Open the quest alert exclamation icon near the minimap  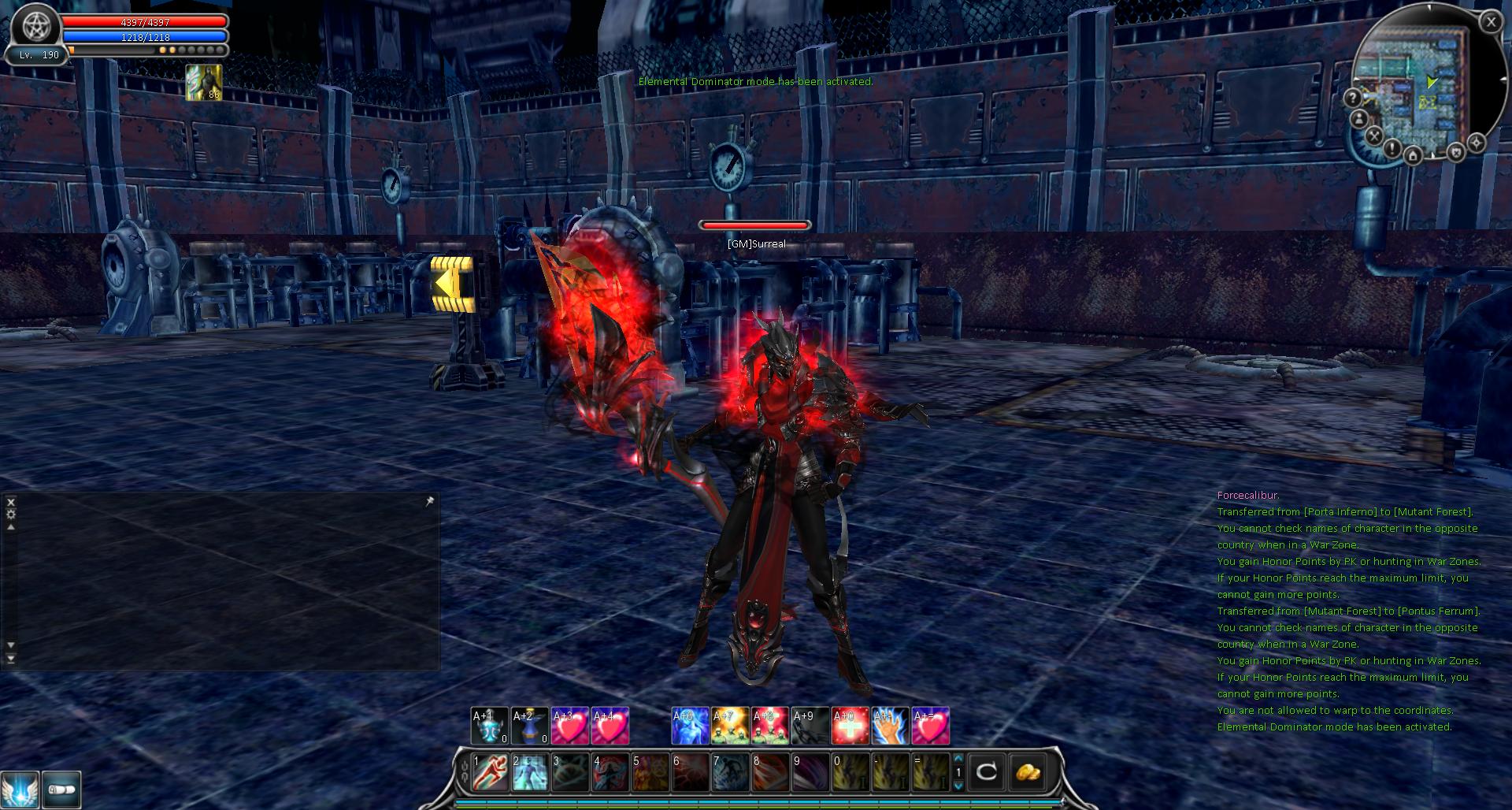tap(1392, 149)
